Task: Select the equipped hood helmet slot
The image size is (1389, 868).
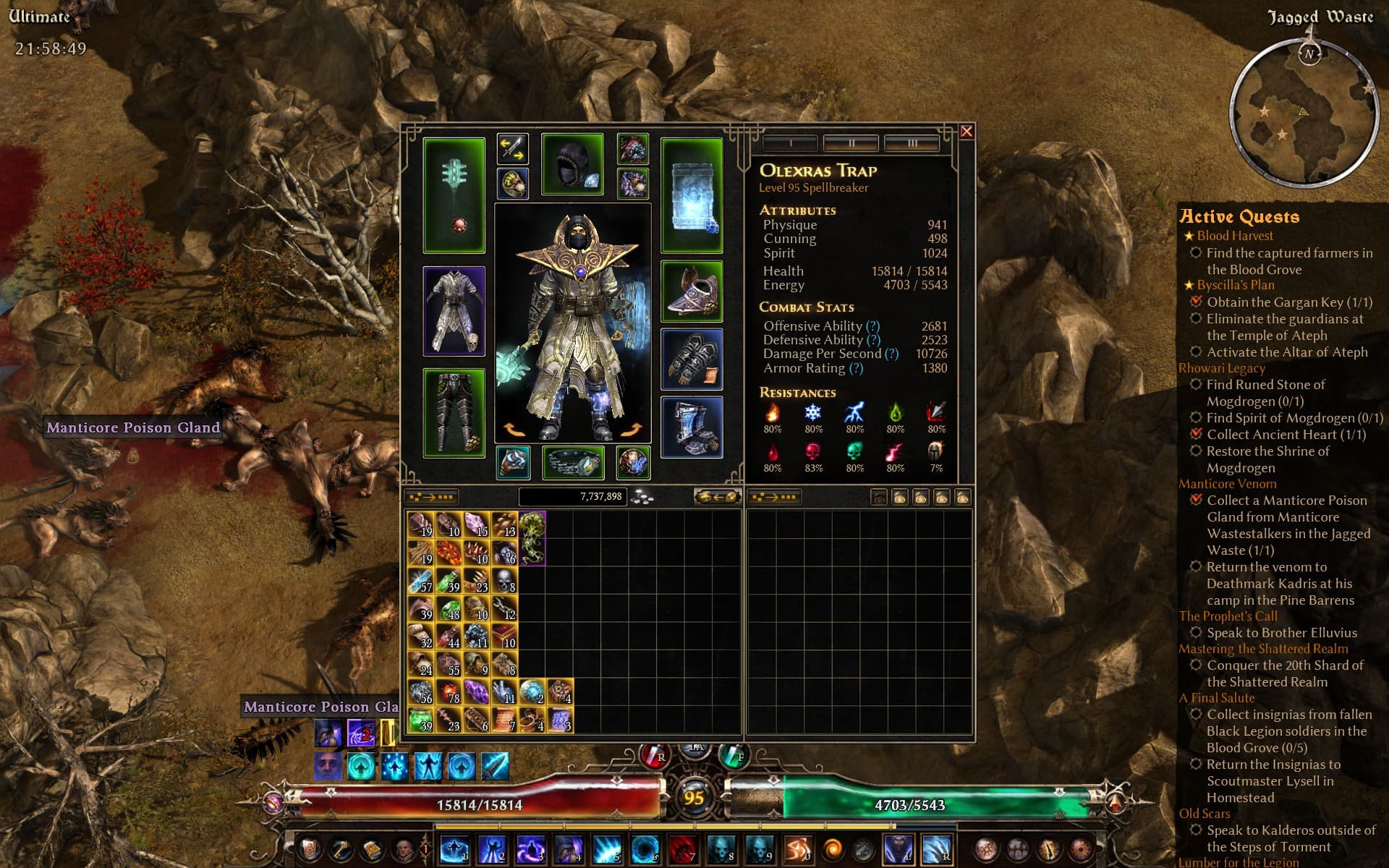Action: click(x=572, y=164)
